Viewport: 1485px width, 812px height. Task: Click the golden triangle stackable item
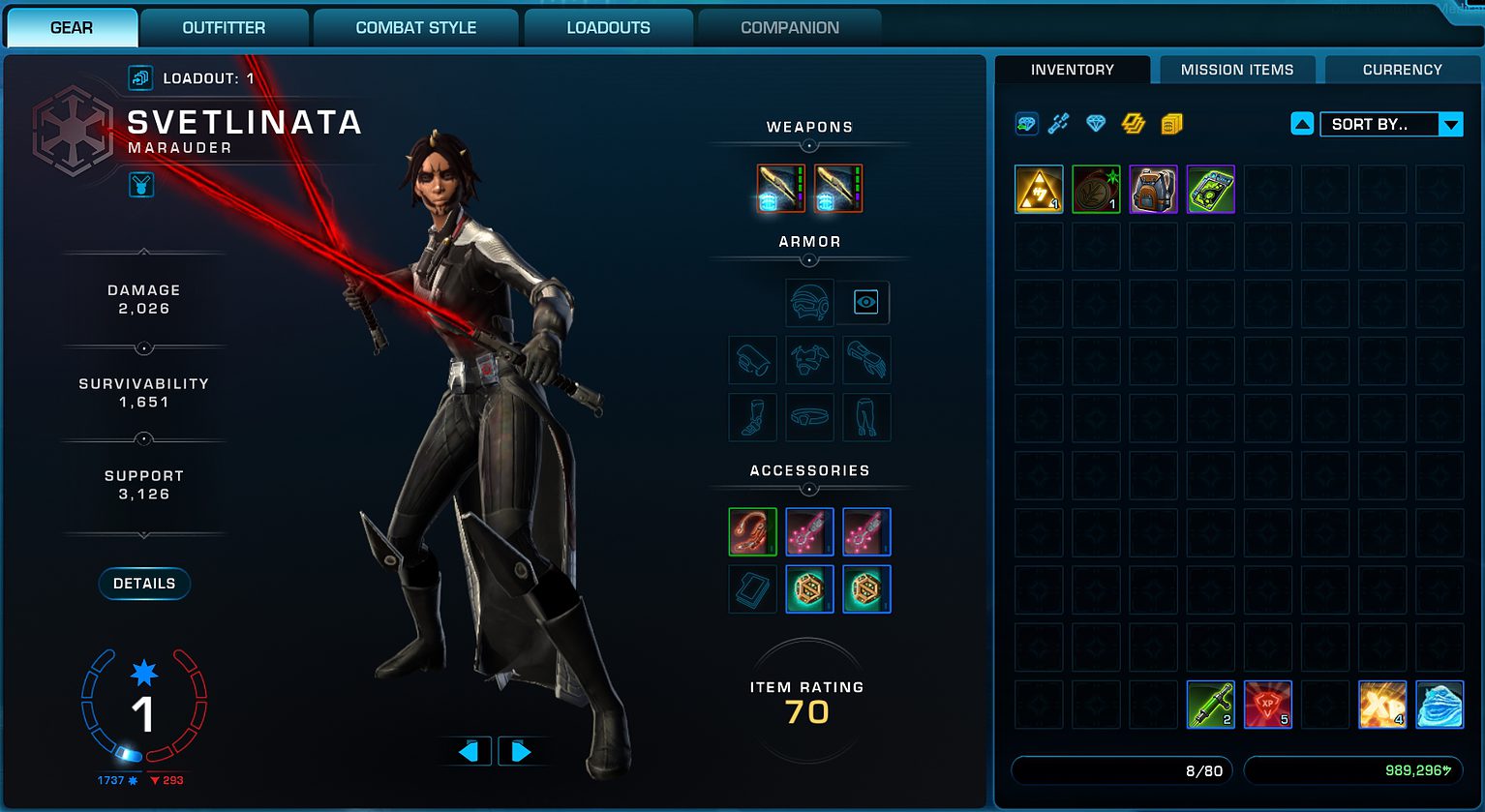click(1039, 190)
